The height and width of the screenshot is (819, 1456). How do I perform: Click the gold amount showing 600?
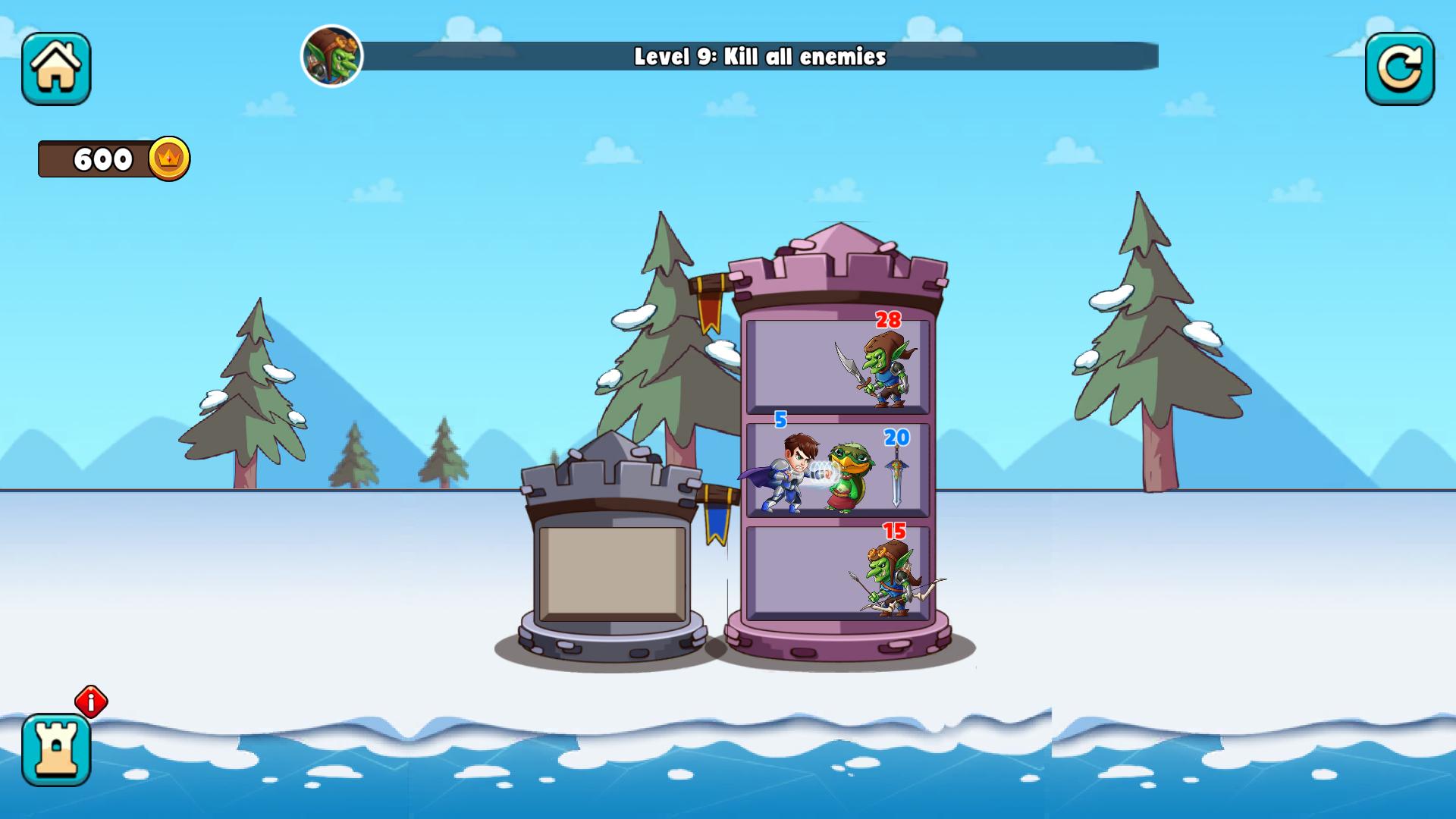coord(101,158)
